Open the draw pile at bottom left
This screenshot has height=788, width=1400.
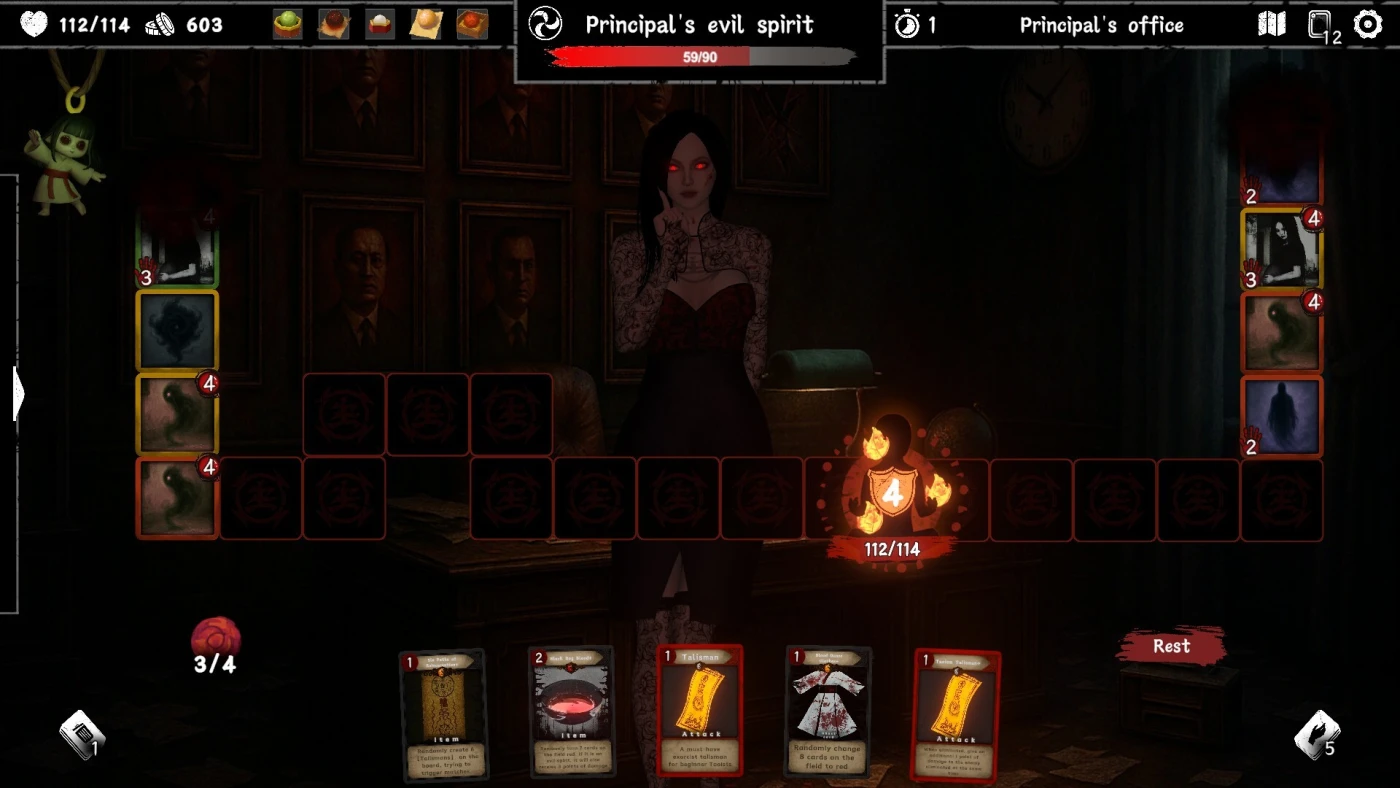(80, 737)
